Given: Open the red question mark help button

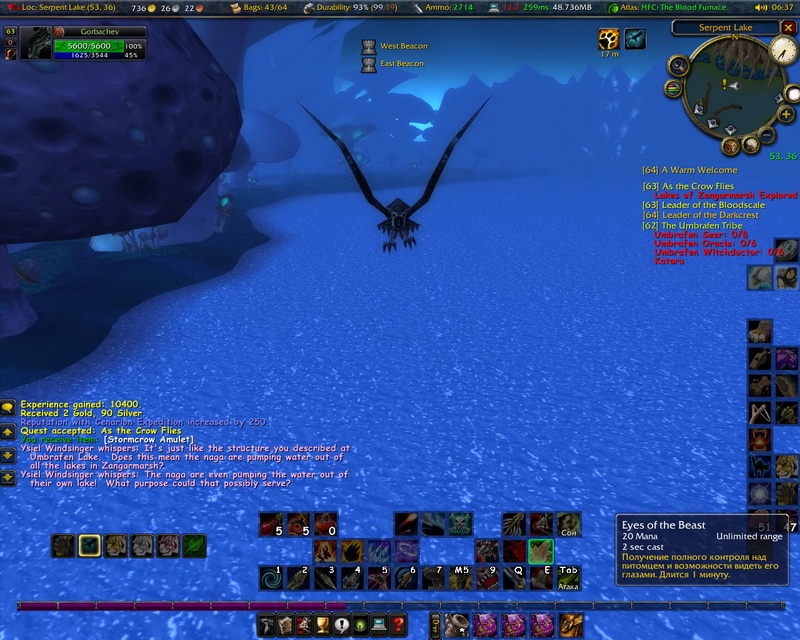Looking at the screenshot, I should [x=398, y=626].
